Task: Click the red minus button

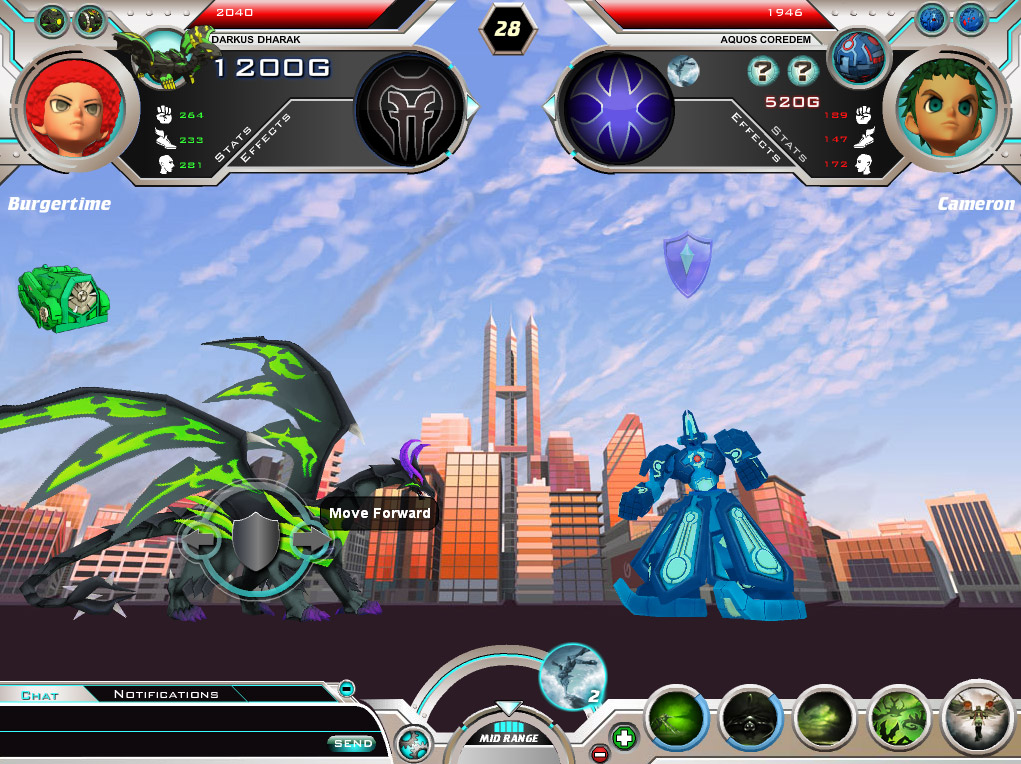Action: pyautogui.click(x=600, y=753)
